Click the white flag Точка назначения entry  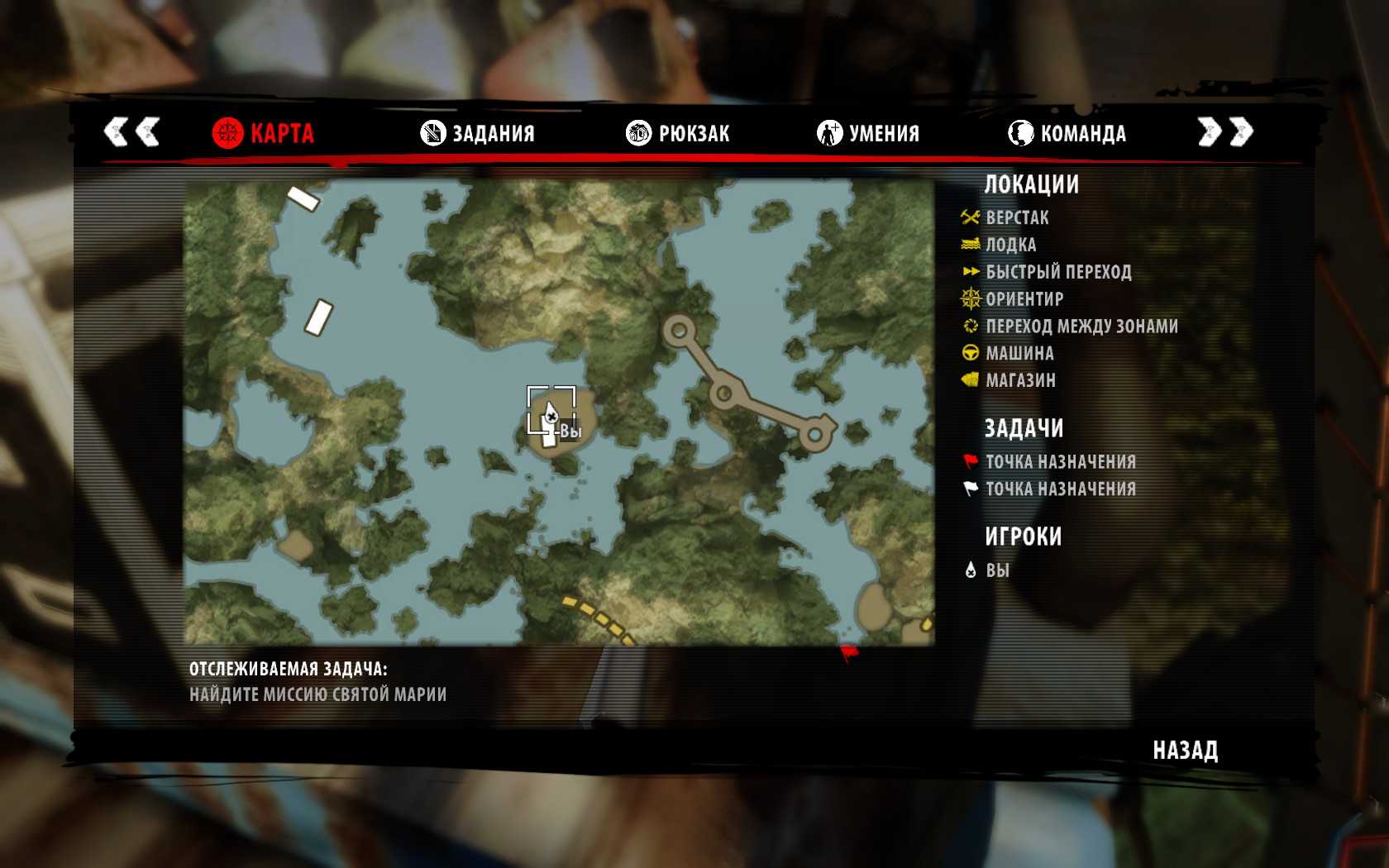(1060, 489)
